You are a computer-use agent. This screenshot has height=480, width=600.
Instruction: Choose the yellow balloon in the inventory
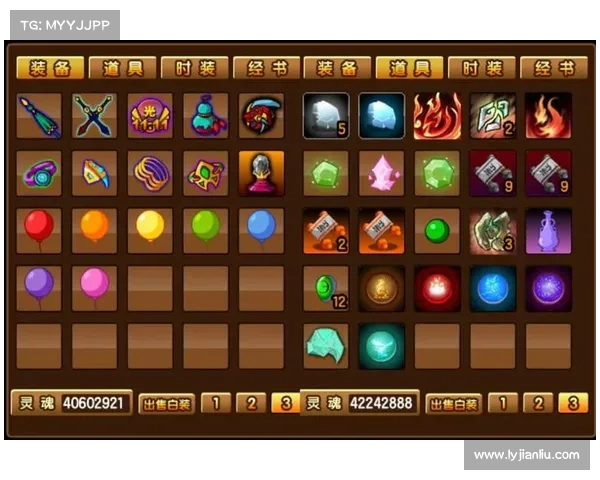pyautogui.click(x=150, y=229)
